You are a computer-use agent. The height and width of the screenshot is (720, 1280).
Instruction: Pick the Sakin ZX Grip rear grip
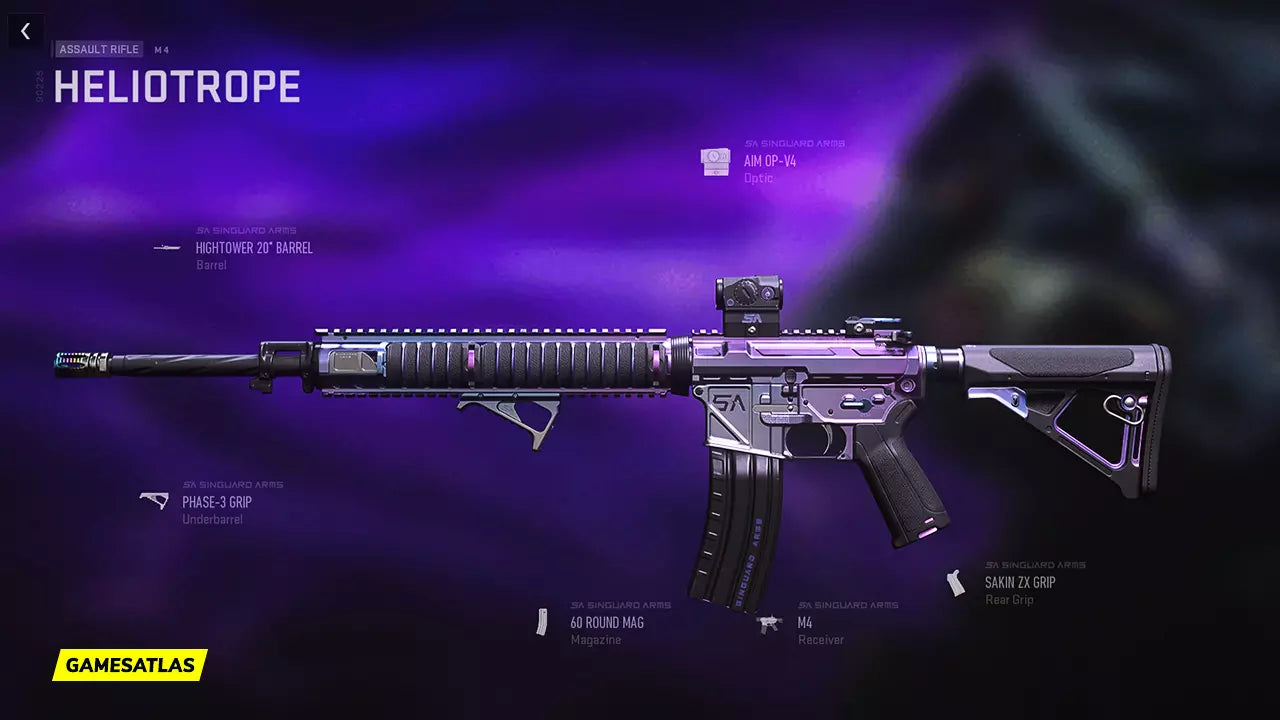tap(1019, 582)
